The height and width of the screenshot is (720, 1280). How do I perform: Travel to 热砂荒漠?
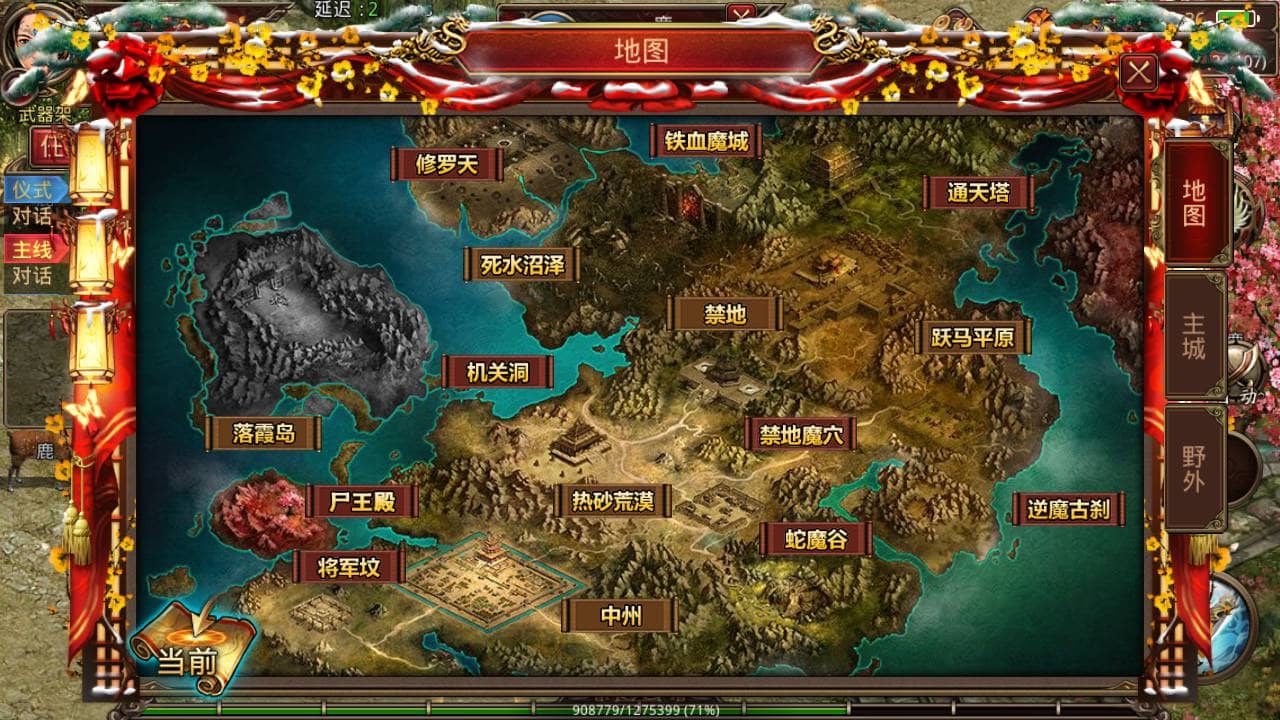click(x=613, y=501)
